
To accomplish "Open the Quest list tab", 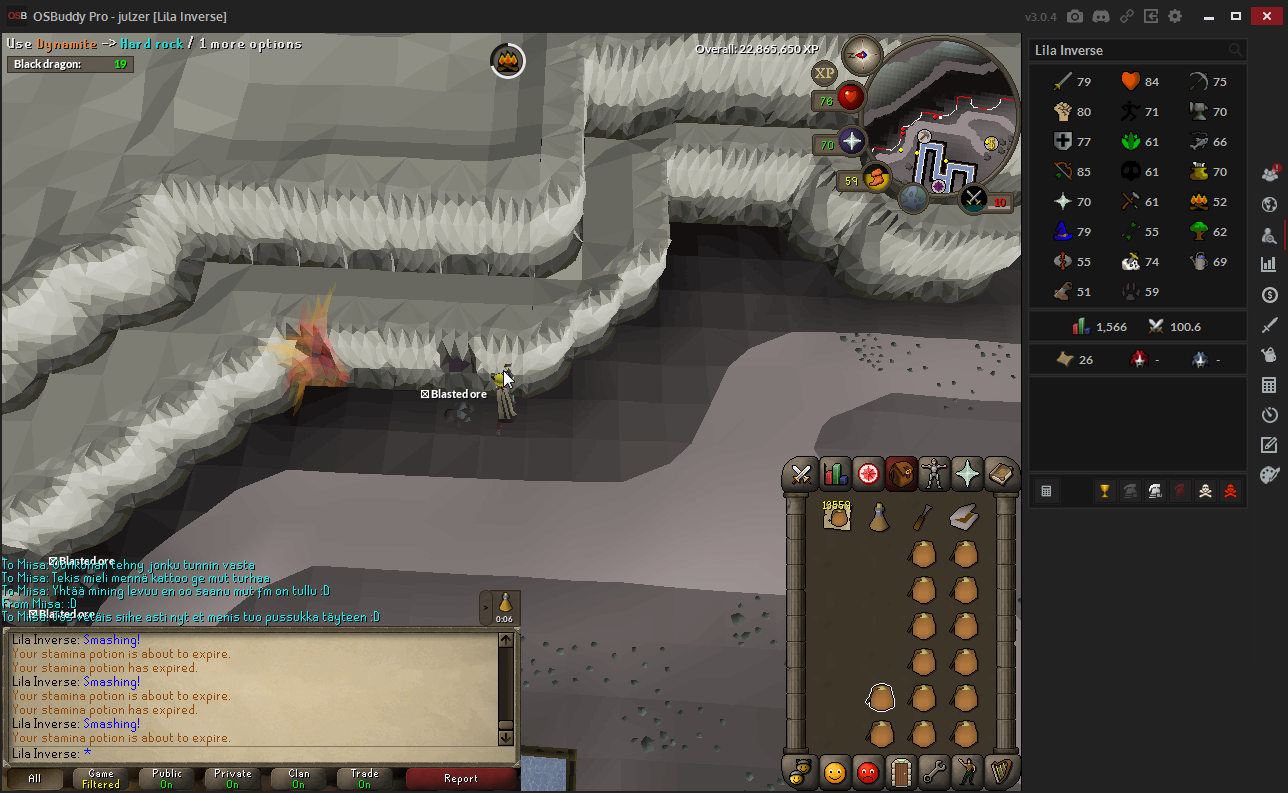I will 868,474.
